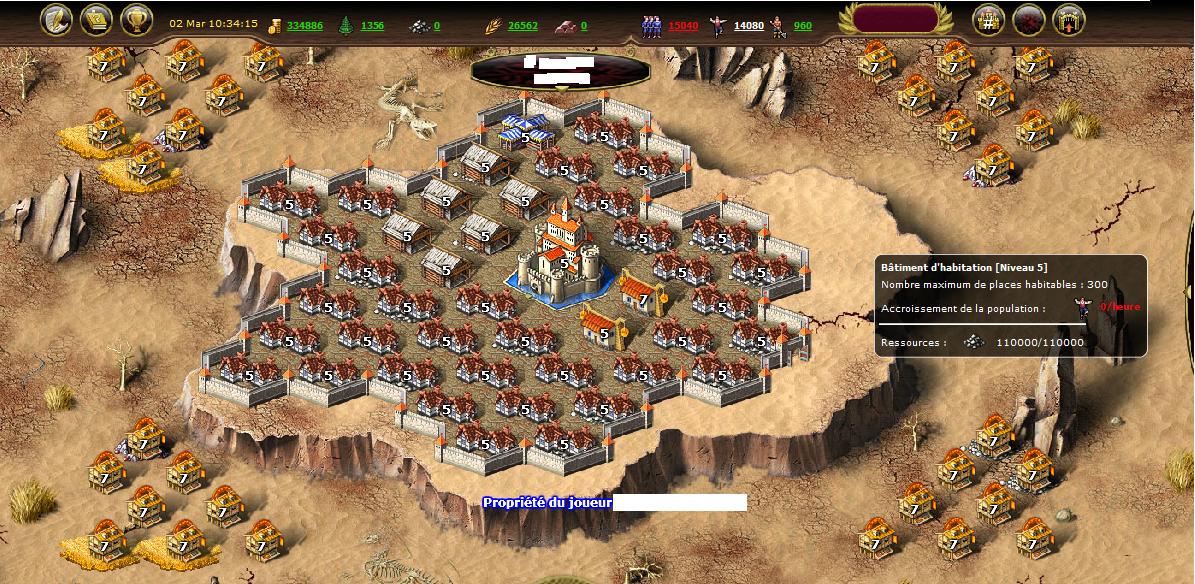Viewport: 1195px width, 584px height.
Task: Activate the dark red round emblem icon
Action: [x=1029, y=20]
